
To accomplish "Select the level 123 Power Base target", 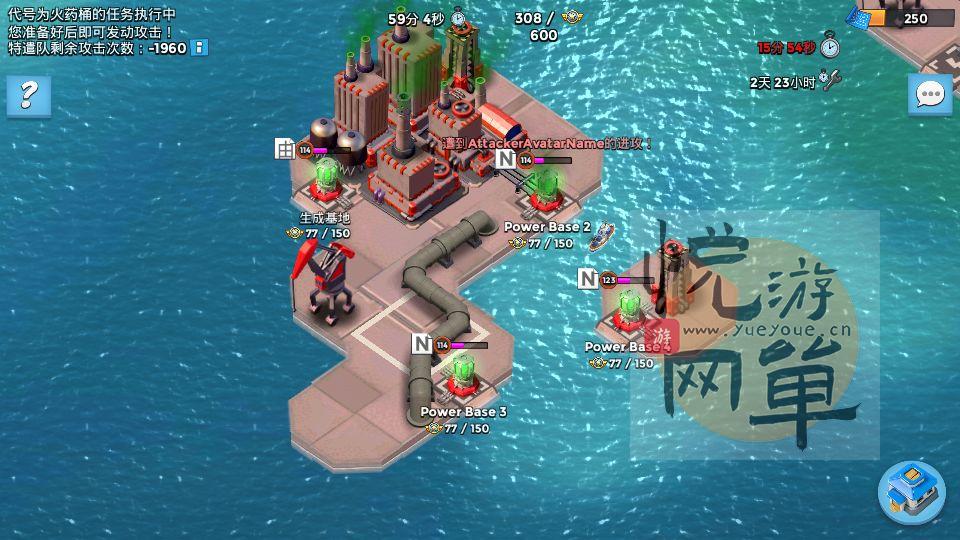I will (629, 311).
